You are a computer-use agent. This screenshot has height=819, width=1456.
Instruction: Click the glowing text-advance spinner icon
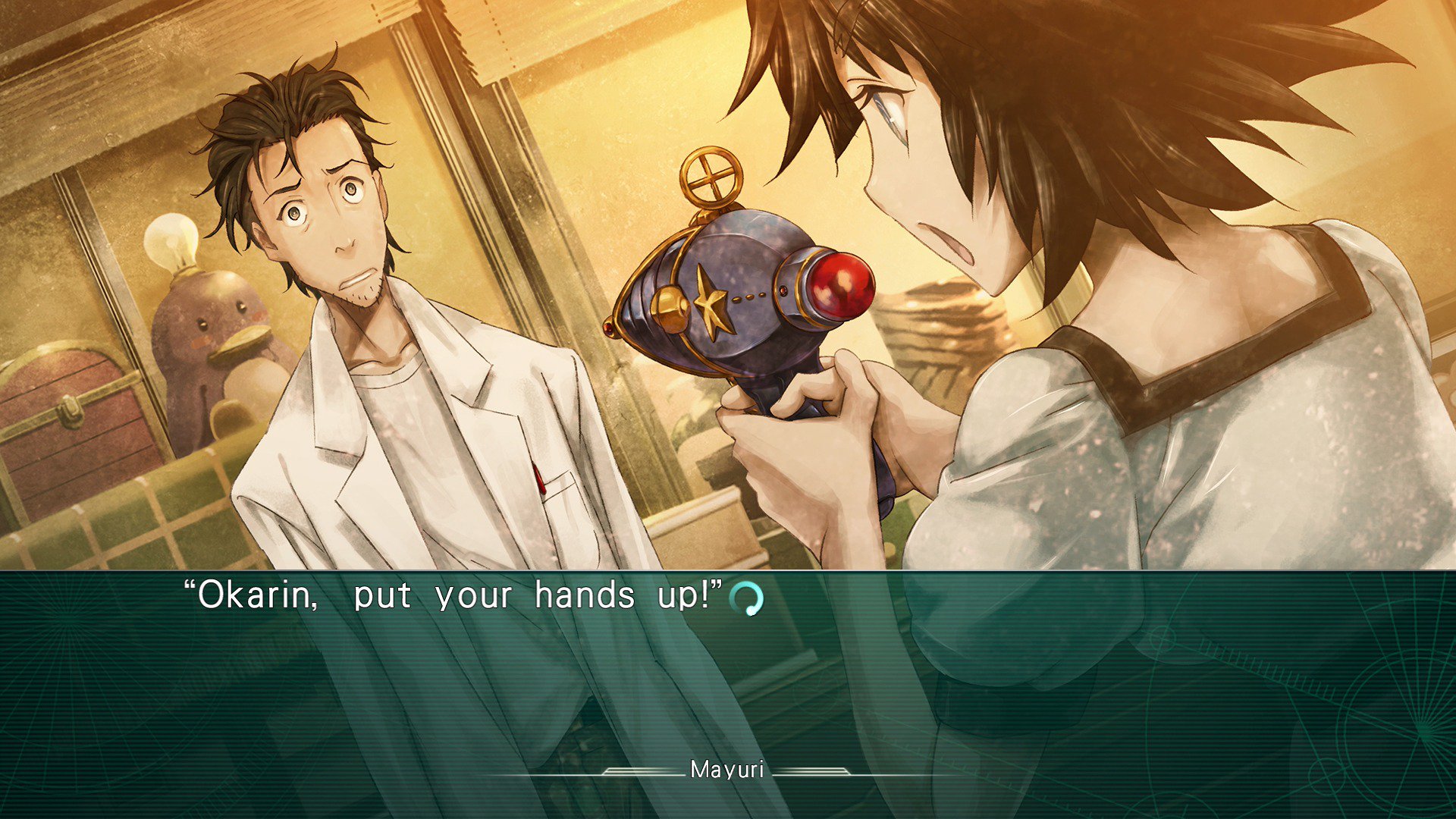click(x=748, y=598)
